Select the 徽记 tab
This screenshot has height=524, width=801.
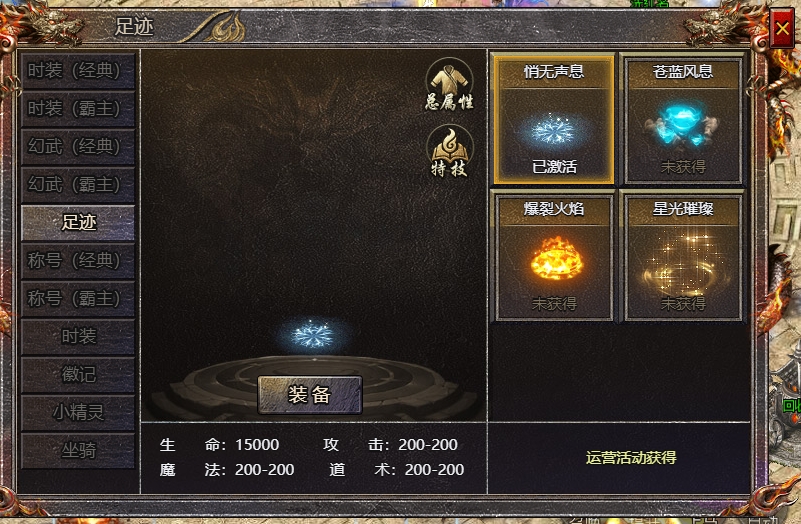tap(78, 374)
